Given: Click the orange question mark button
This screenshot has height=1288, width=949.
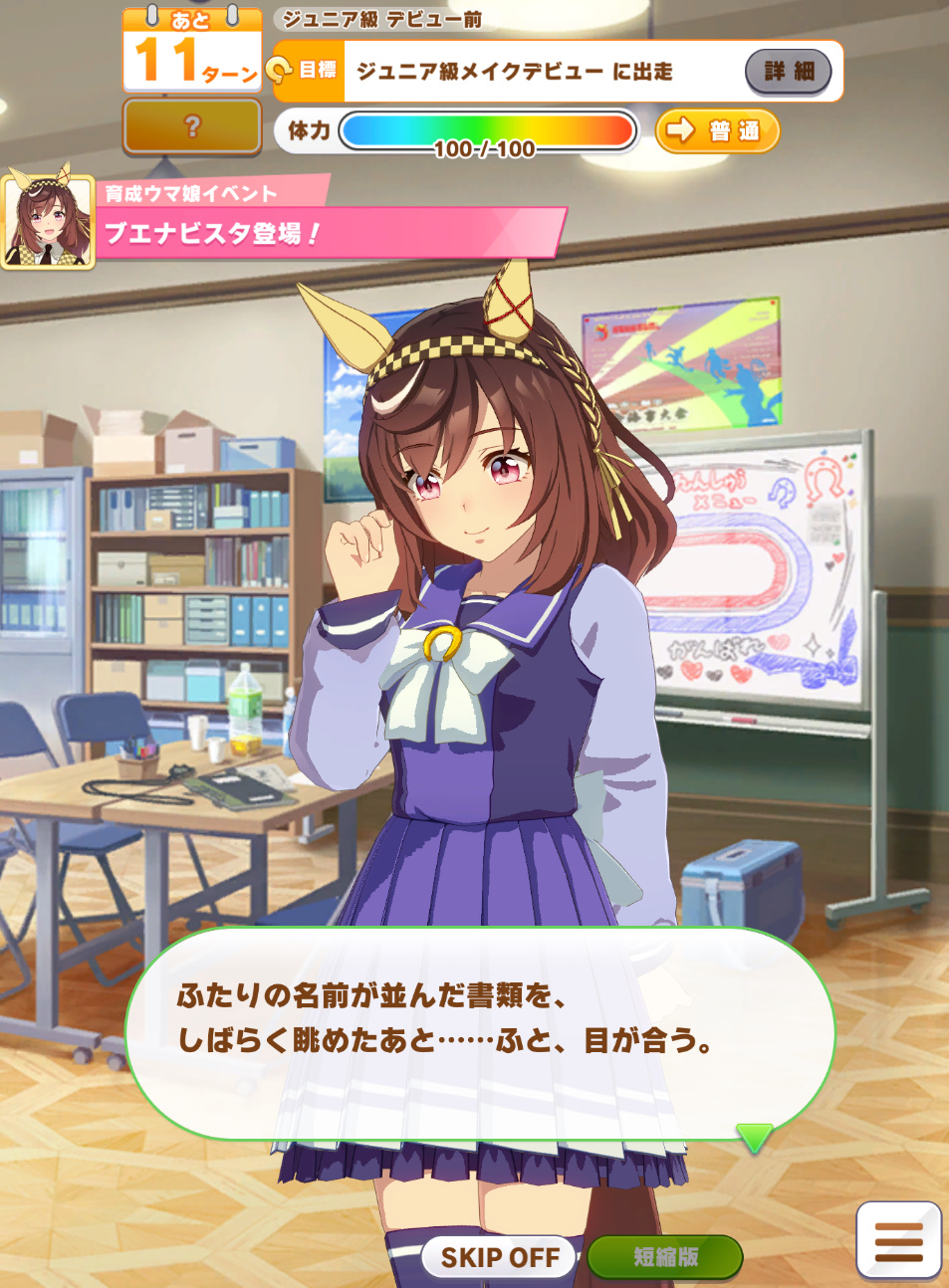Looking at the screenshot, I should [x=192, y=126].
